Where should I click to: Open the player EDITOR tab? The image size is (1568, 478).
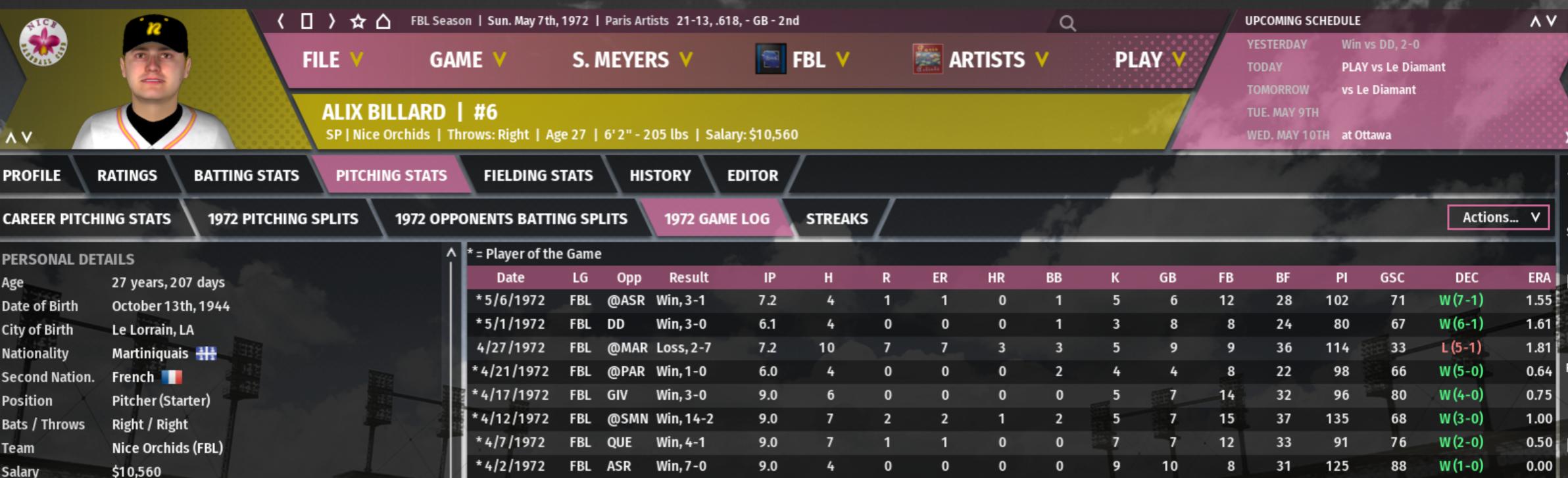pos(752,176)
